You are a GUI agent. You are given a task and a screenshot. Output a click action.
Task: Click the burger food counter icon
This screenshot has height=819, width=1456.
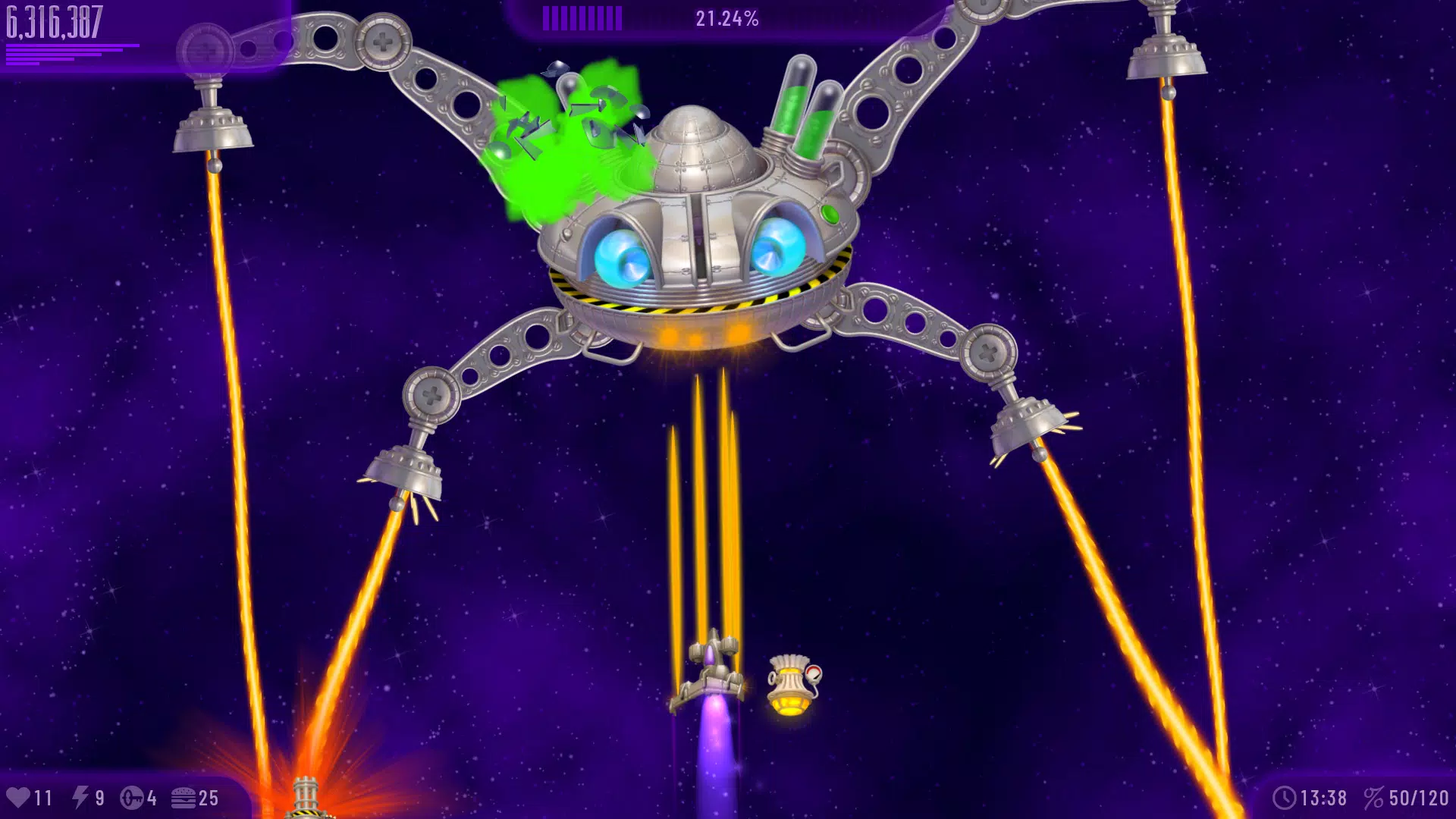pyautogui.click(x=184, y=797)
